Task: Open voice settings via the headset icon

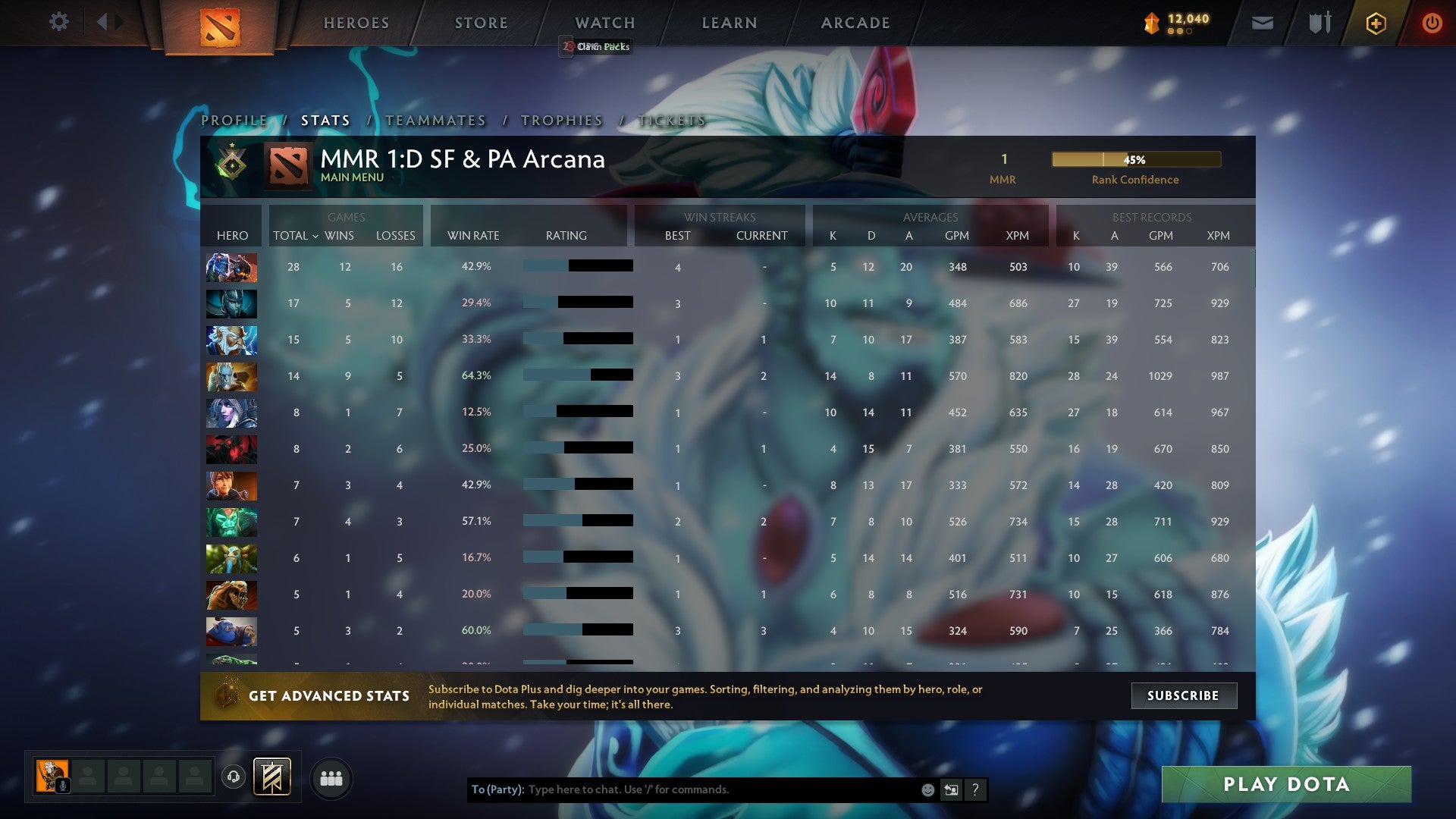Action: (x=233, y=778)
